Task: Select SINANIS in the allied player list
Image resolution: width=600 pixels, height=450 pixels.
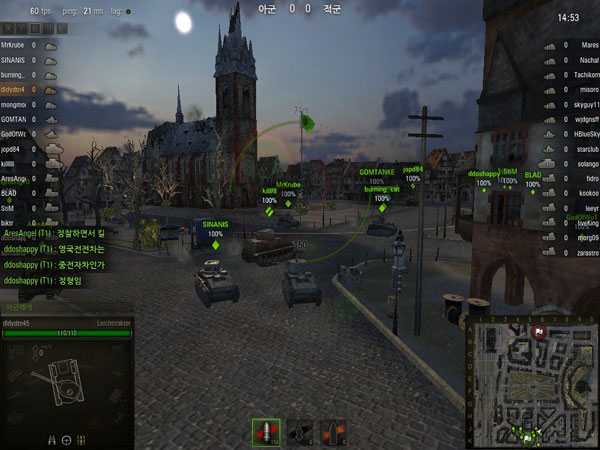Action: click(14, 60)
